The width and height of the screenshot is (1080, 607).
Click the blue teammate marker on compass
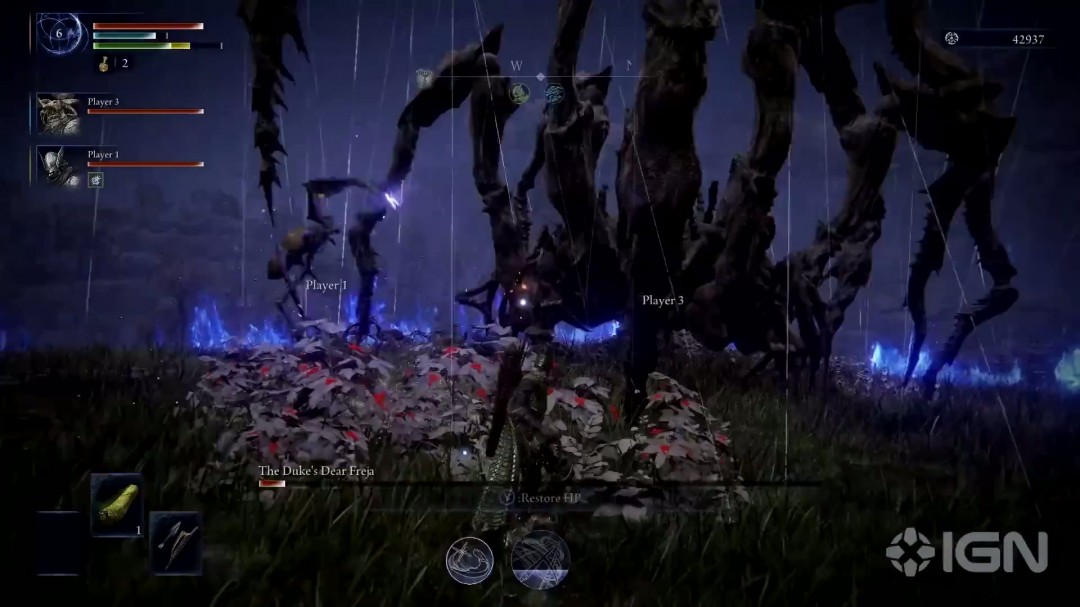tap(554, 94)
